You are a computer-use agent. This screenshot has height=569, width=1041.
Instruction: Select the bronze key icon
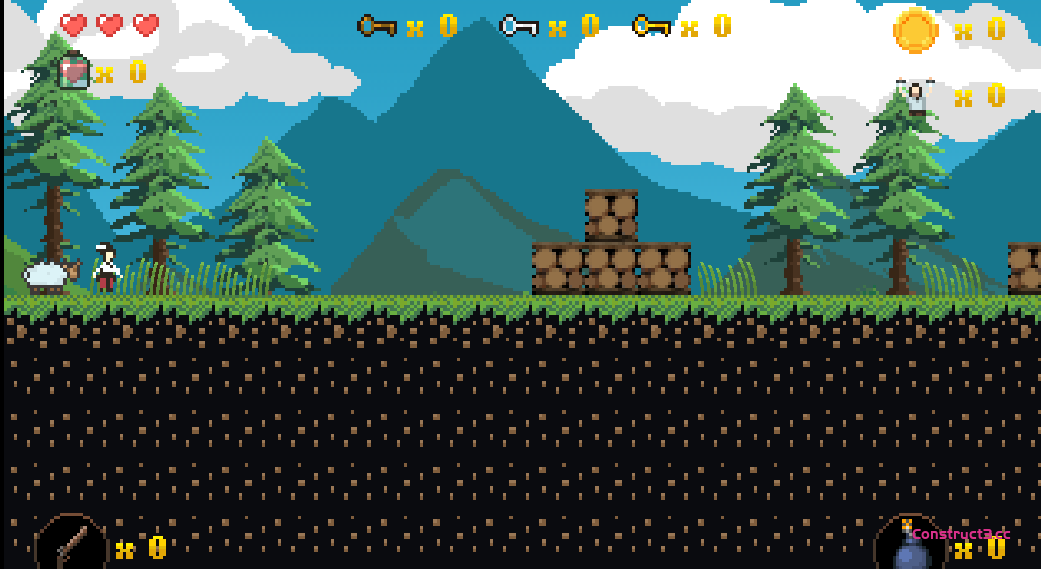pos(377,26)
